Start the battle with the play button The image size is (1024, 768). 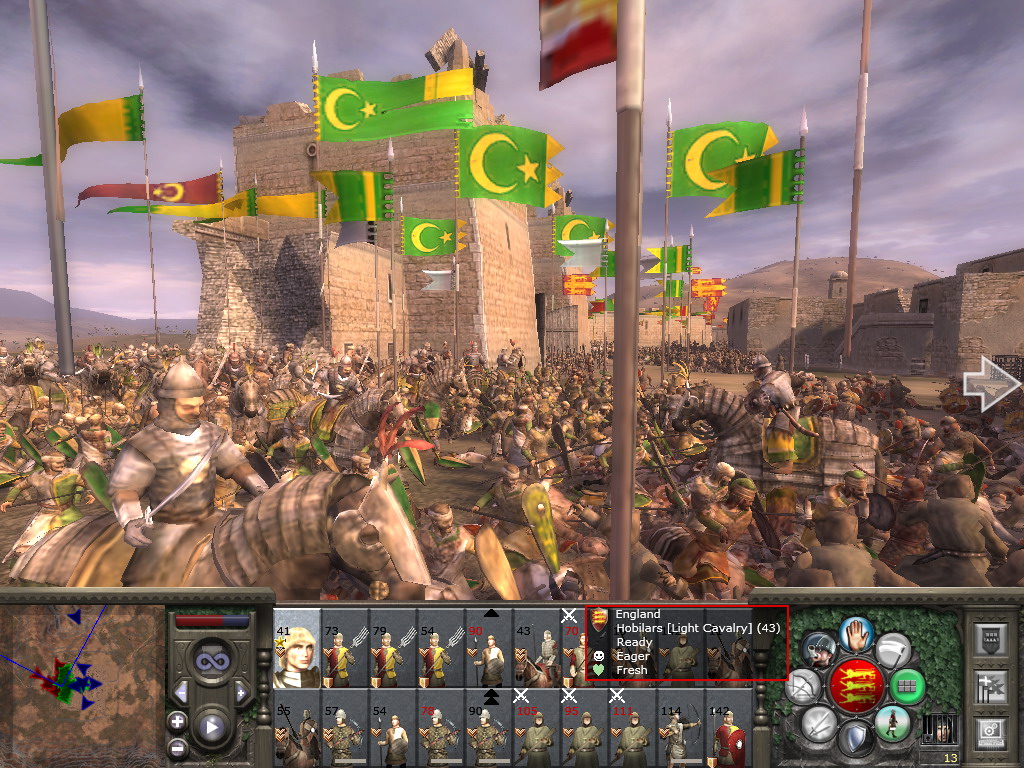pyautogui.click(x=210, y=727)
